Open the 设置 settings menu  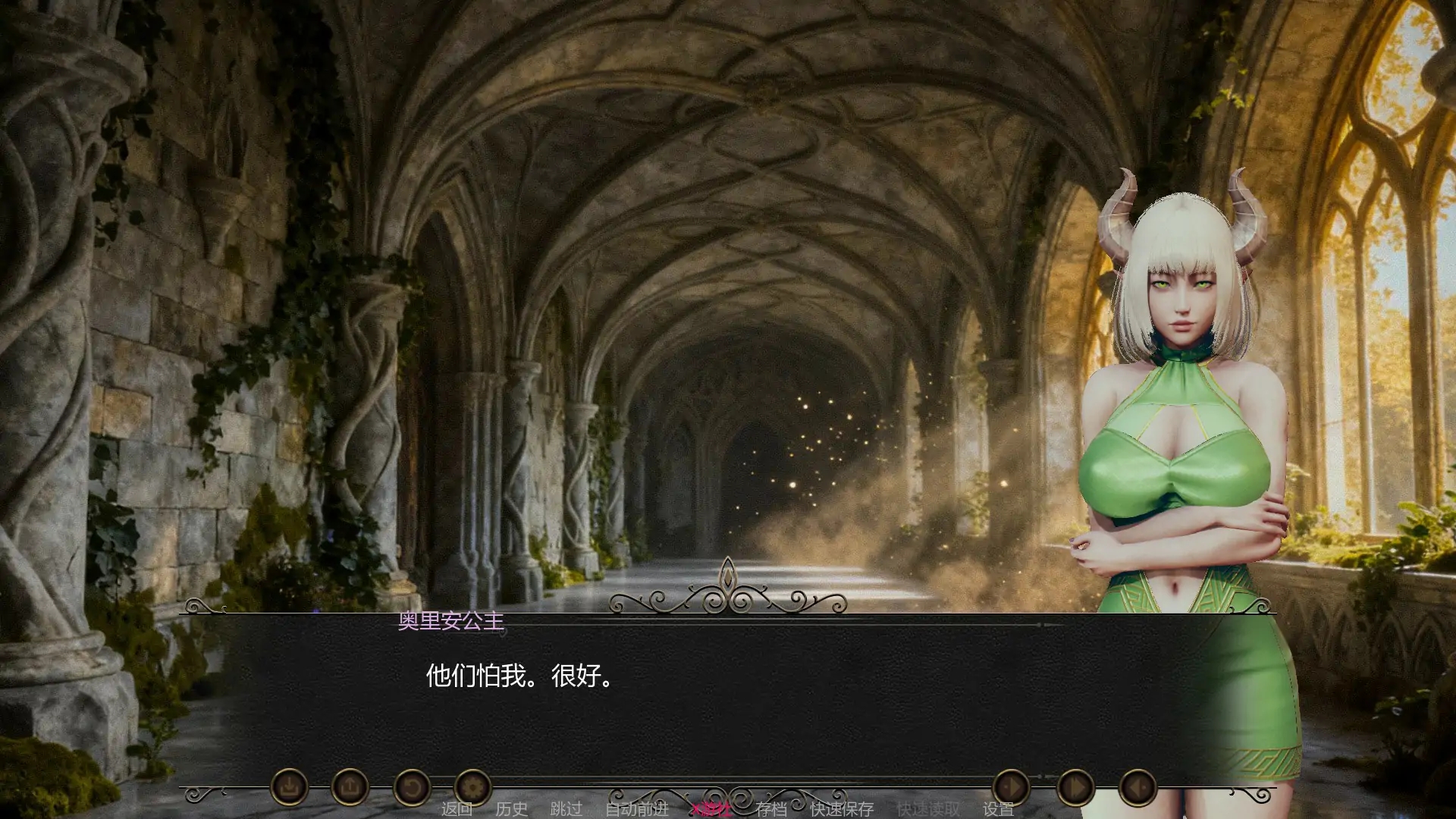pyautogui.click(x=999, y=809)
